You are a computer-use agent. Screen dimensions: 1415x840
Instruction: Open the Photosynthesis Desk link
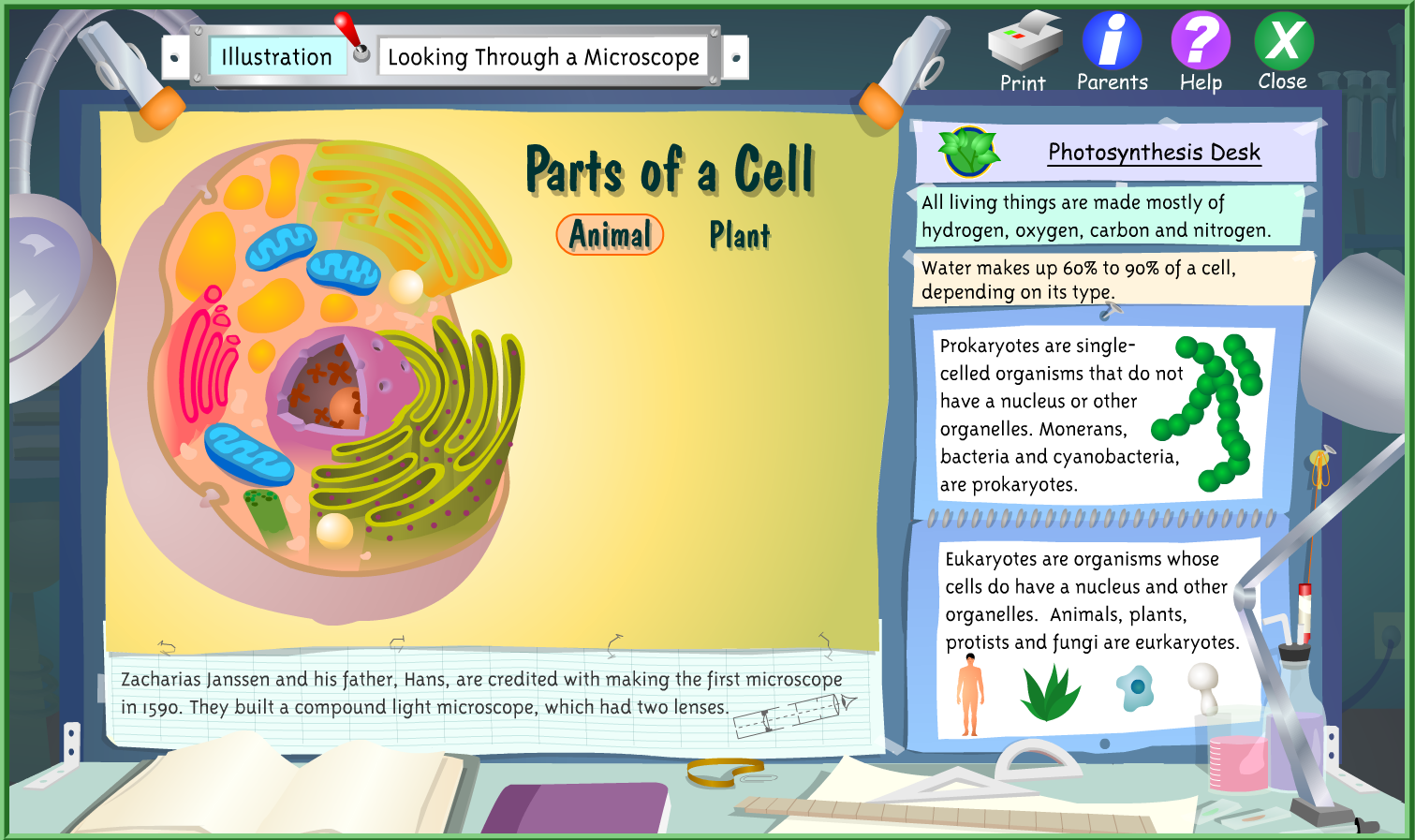pyautogui.click(x=1154, y=152)
